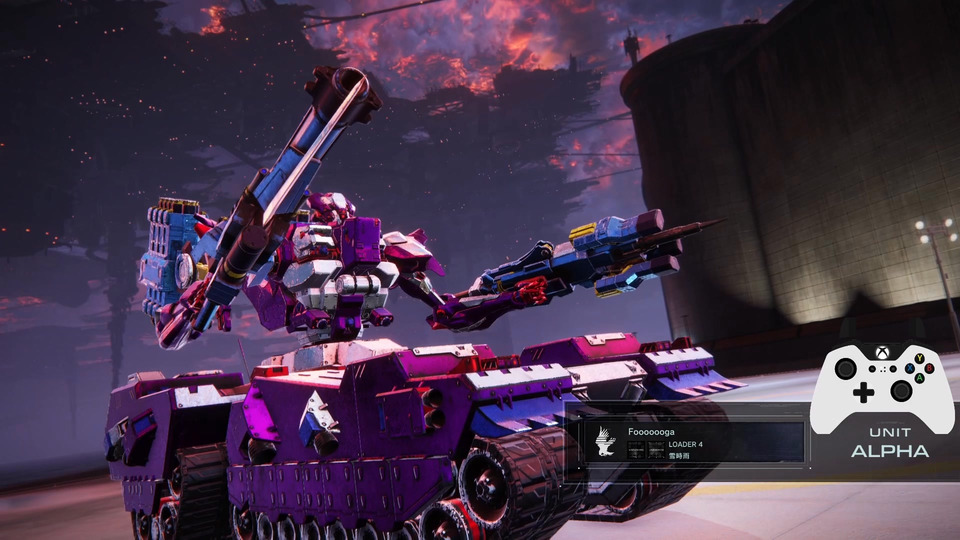Click the white bird emblem on player card
This screenshot has height=540, width=960.
pos(604,441)
